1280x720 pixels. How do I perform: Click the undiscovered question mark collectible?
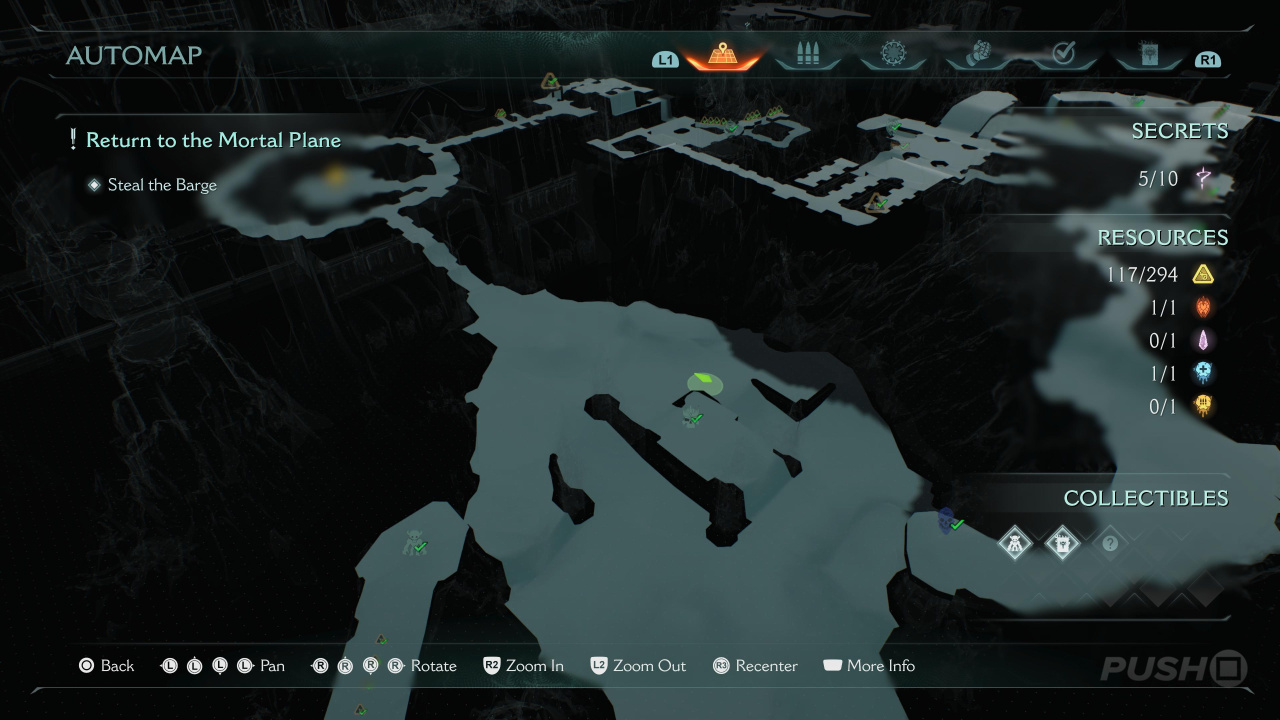point(1109,543)
